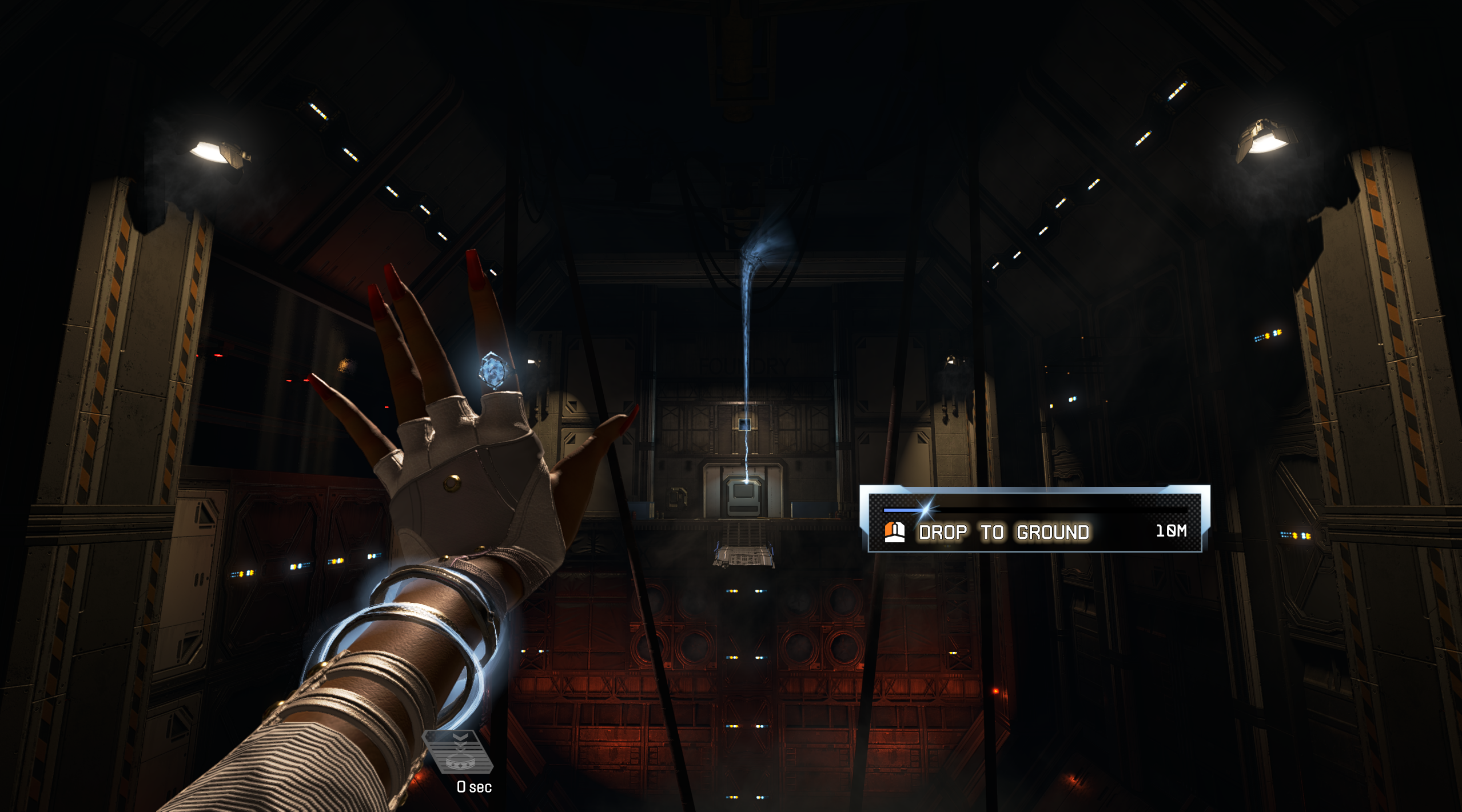Click the square objective waypoint marker
Viewport: 1462px width, 812px height.
tap(744, 424)
